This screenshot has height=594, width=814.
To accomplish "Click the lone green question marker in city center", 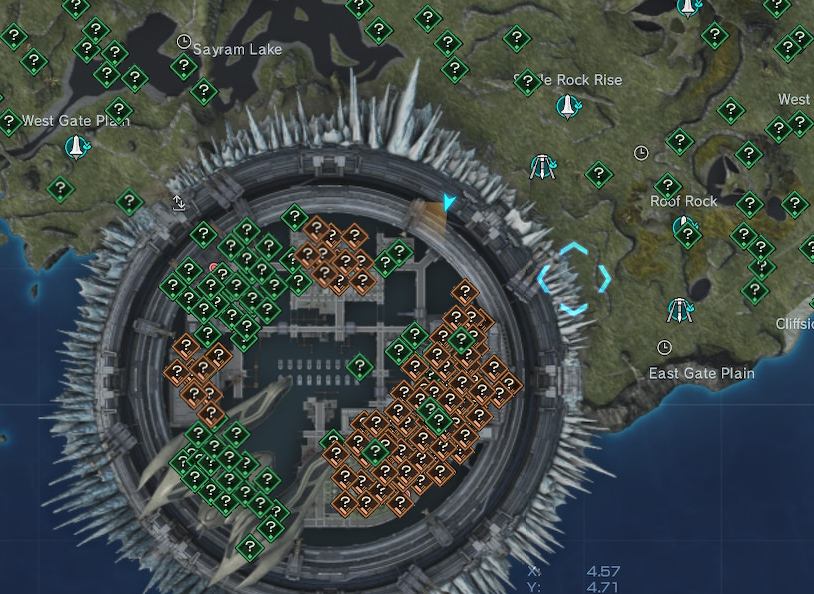I will pos(359,367).
